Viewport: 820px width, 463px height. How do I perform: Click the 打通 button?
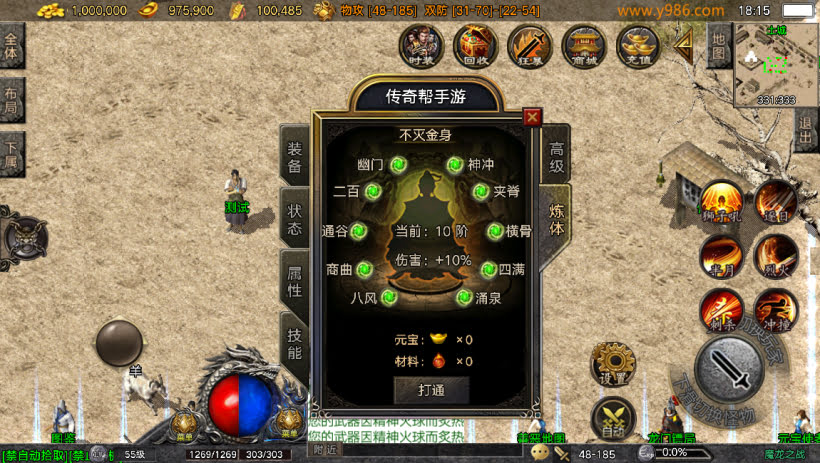pyautogui.click(x=431, y=389)
